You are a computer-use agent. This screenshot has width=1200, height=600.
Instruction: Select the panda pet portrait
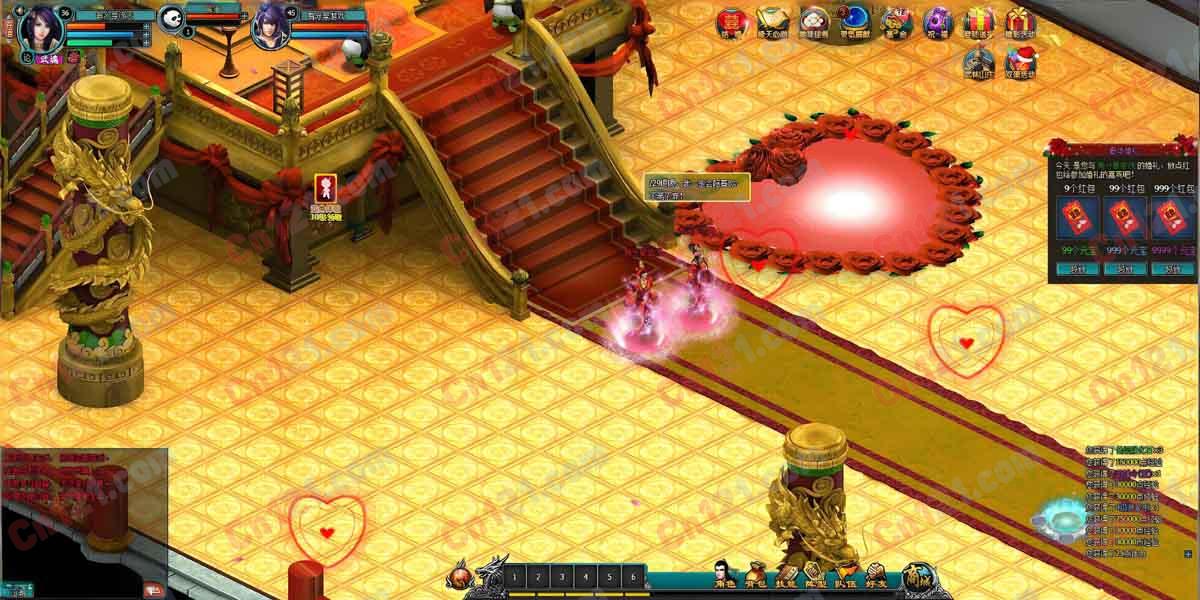pyautogui.click(x=171, y=18)
